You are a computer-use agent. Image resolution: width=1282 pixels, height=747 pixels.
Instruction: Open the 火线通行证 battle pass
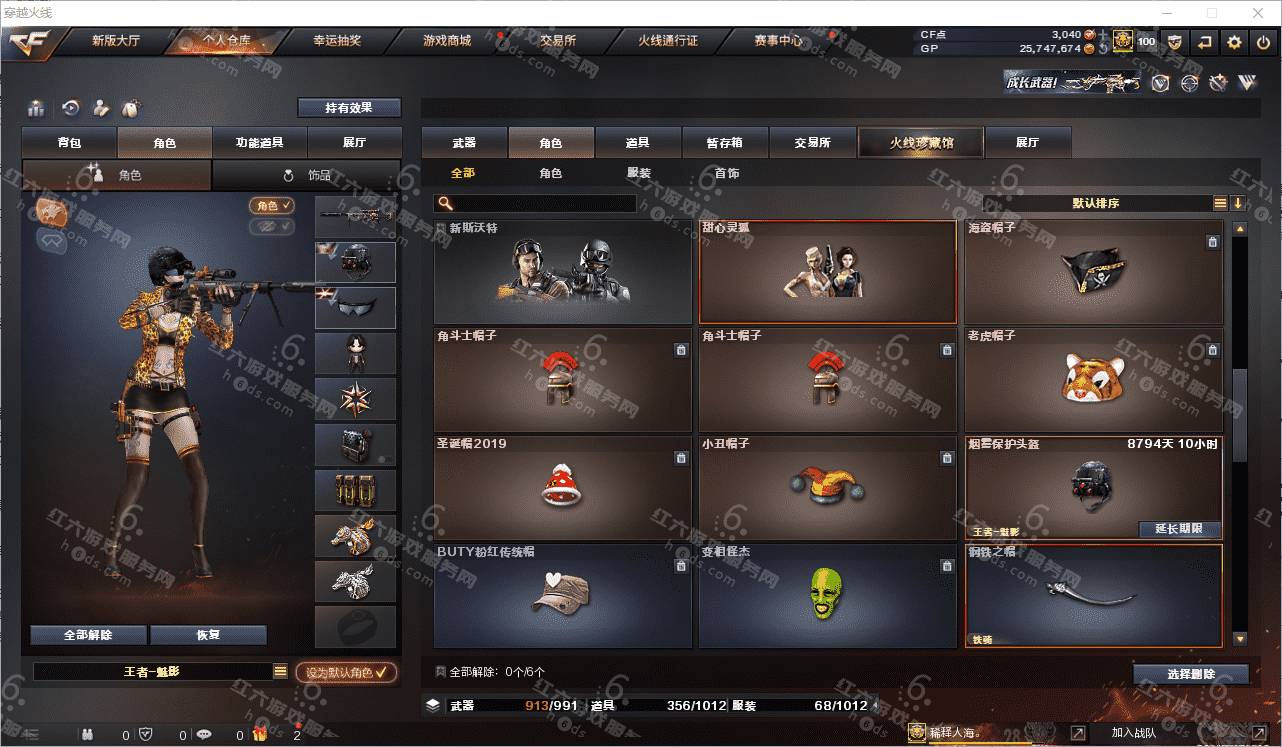(668, 41)
